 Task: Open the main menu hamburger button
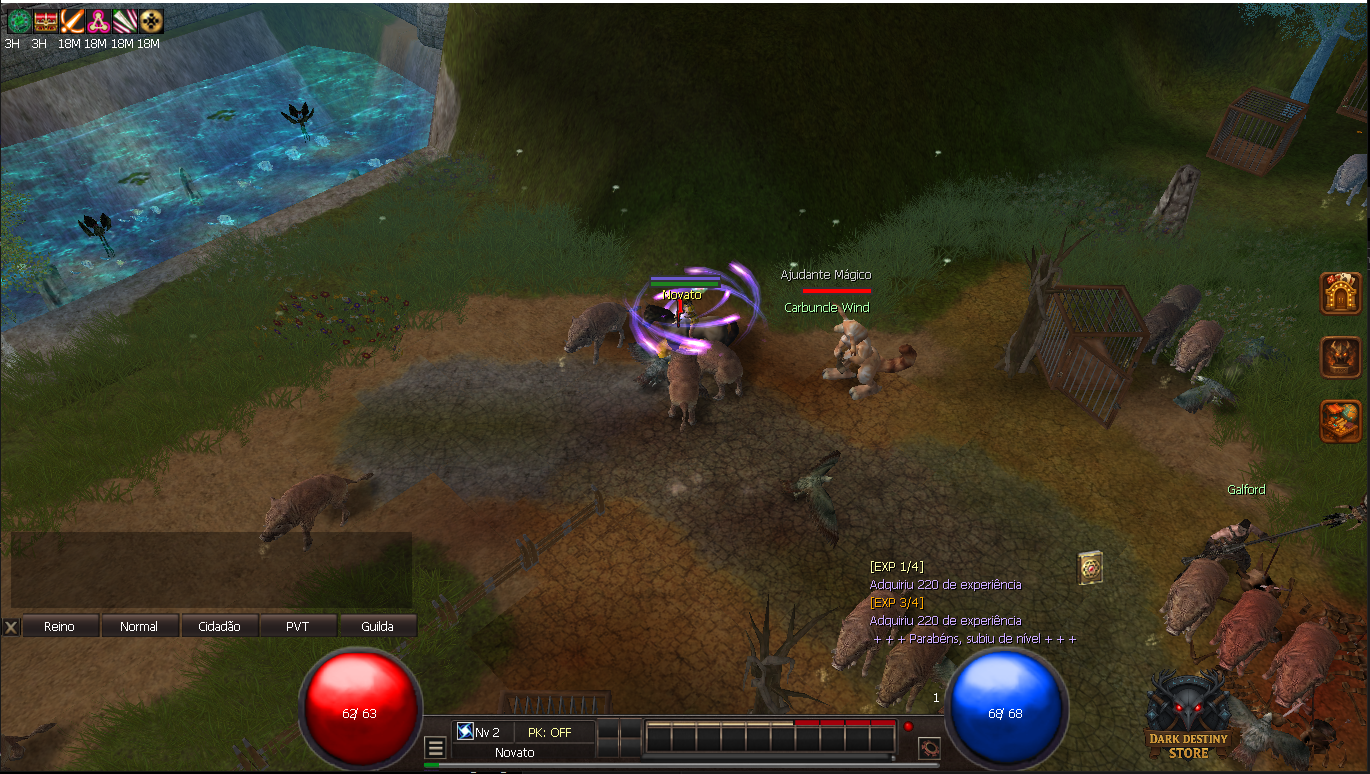point(435,748)
